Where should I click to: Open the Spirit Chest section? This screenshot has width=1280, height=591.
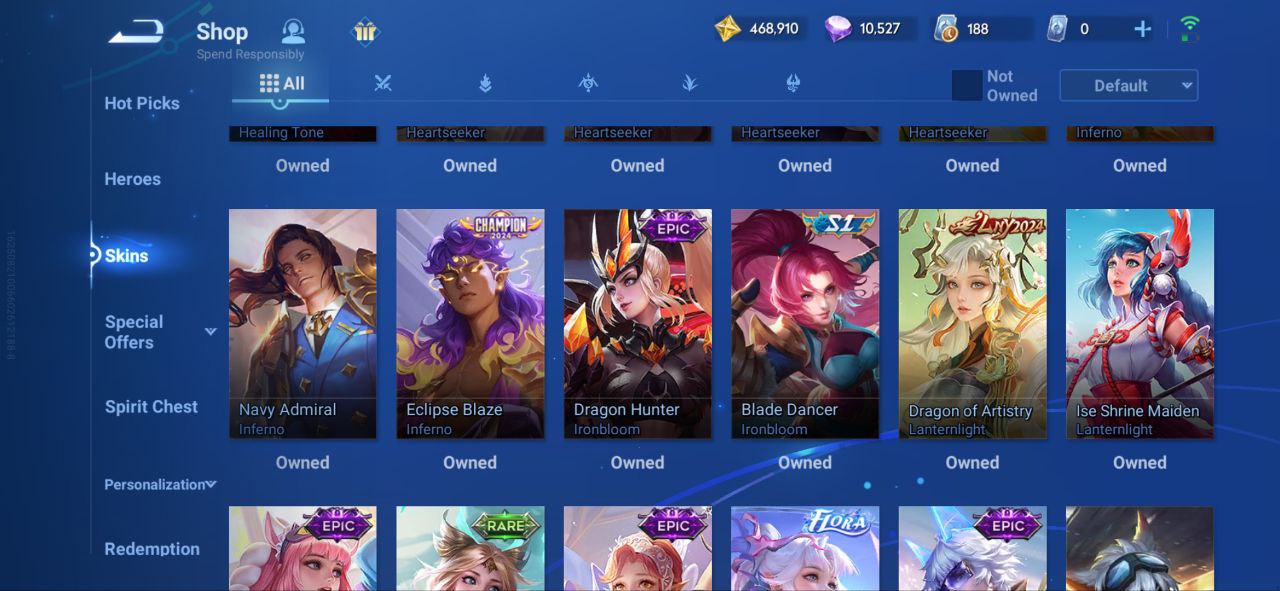(151, 407)
